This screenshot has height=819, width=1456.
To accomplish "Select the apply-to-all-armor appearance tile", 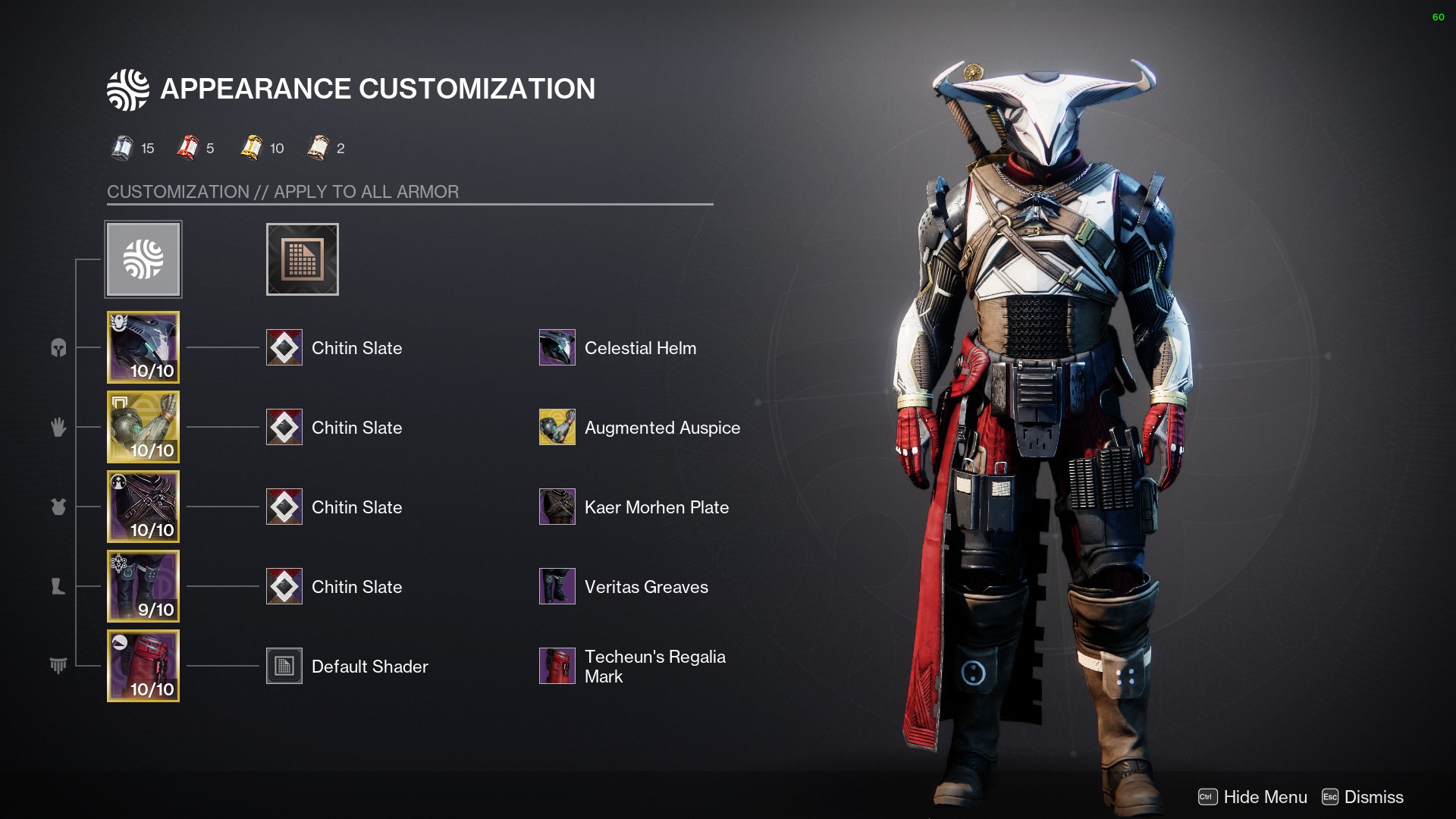I will point(143,259).
